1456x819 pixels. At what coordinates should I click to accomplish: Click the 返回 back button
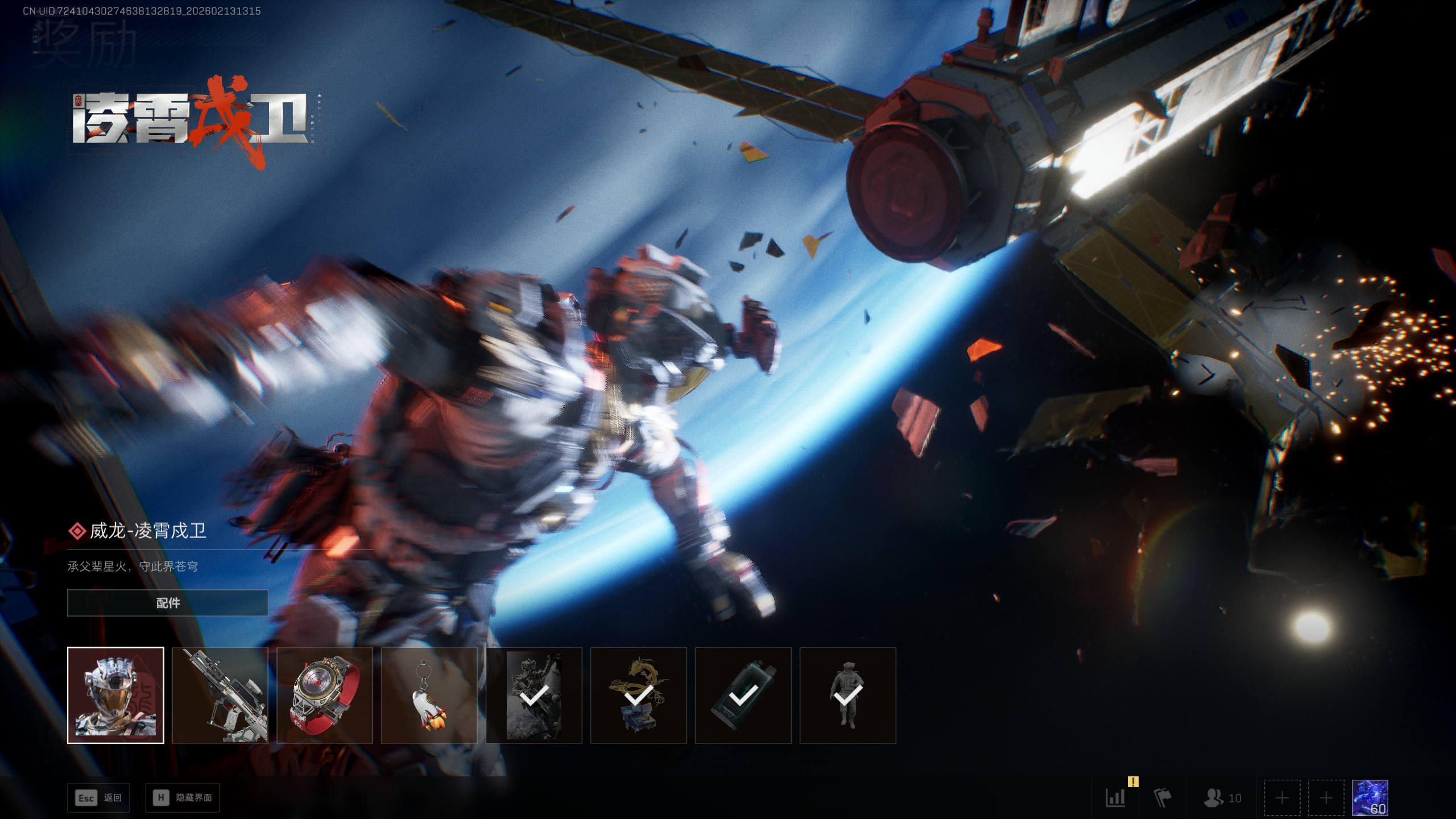click(98, 798)
